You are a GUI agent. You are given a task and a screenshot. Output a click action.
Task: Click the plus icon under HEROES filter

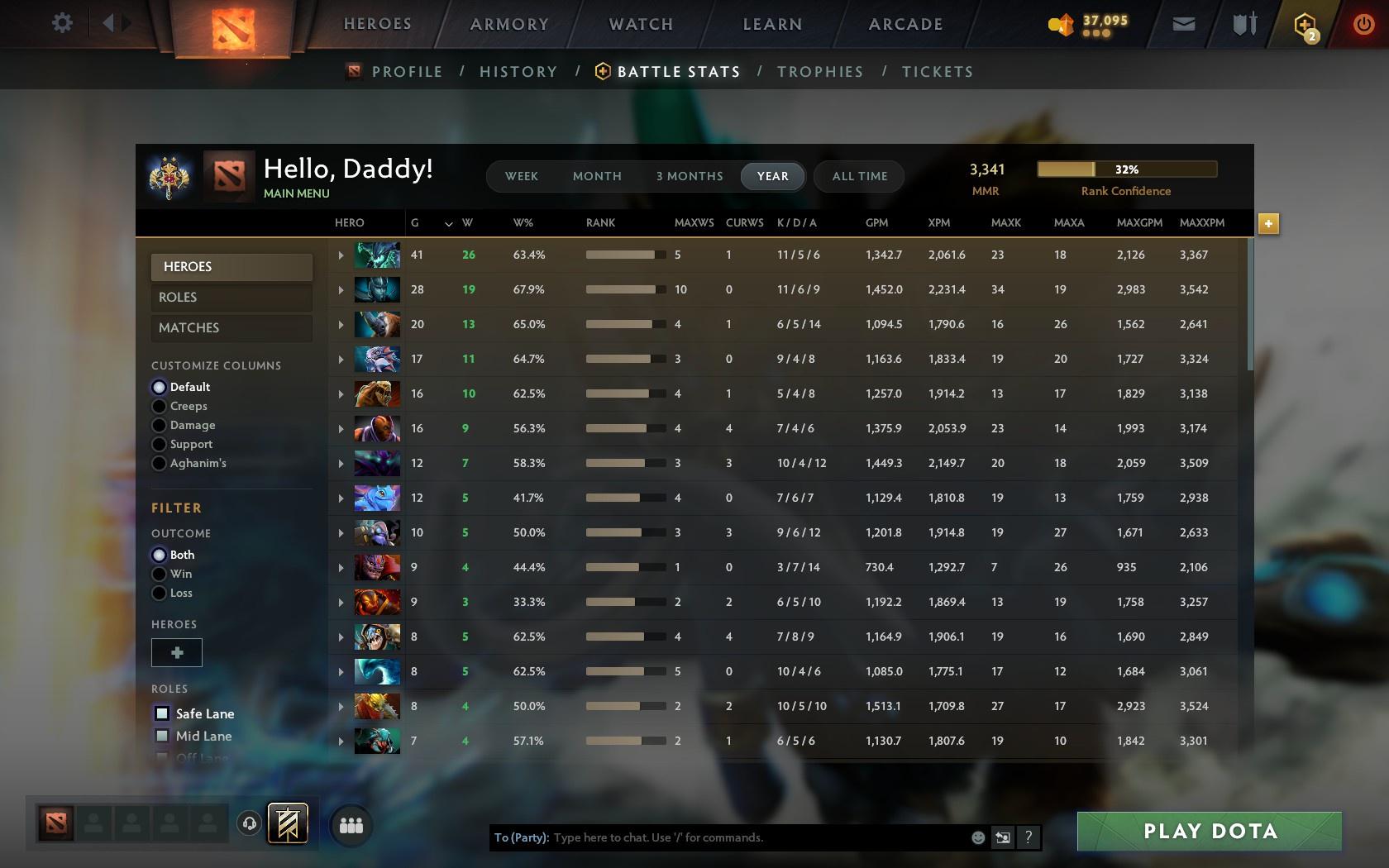click(176, 652)
